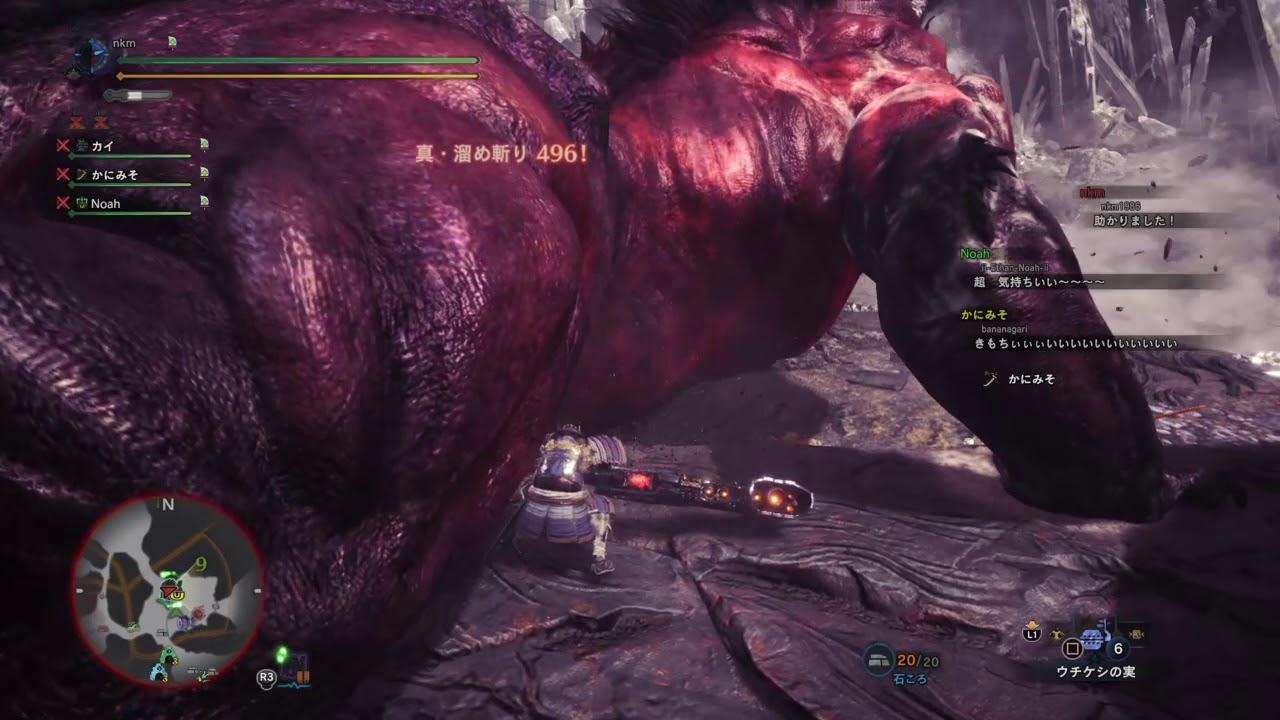Click カイ's player icon in the party list
The image size is (1280, 720).
(80, 144)
